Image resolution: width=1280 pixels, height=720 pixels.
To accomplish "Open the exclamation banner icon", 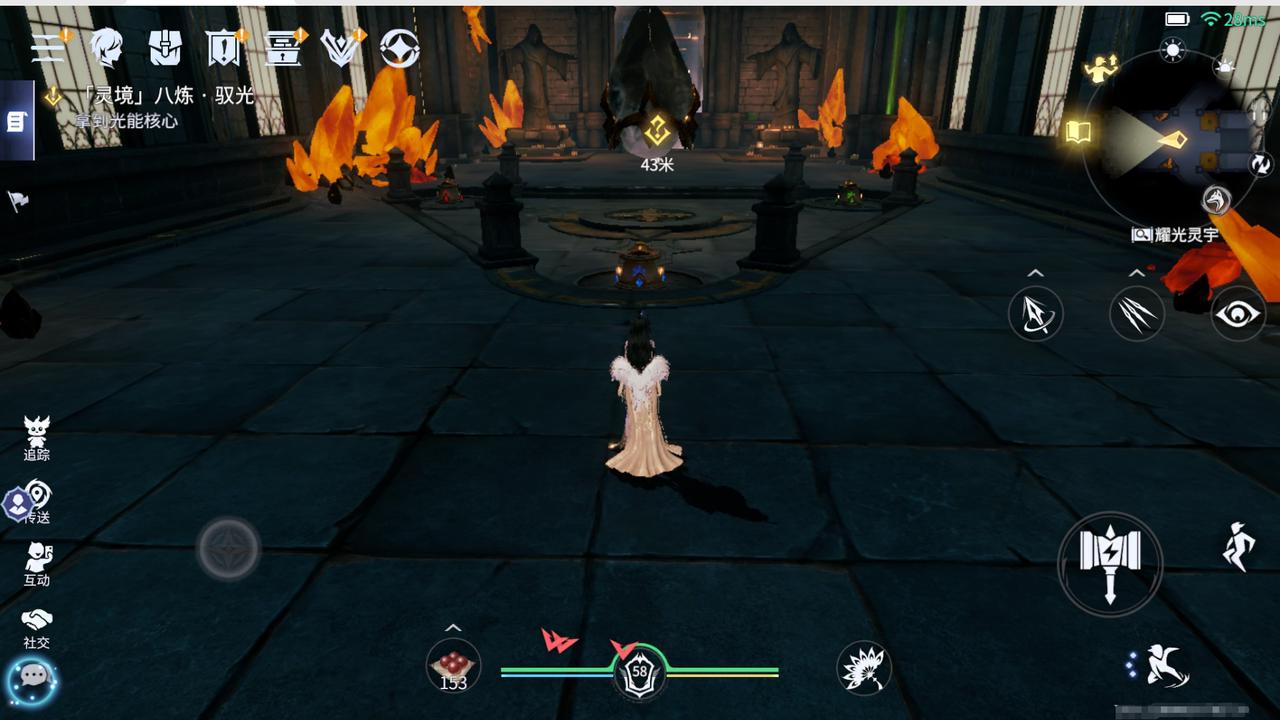I will click(222, 47).
